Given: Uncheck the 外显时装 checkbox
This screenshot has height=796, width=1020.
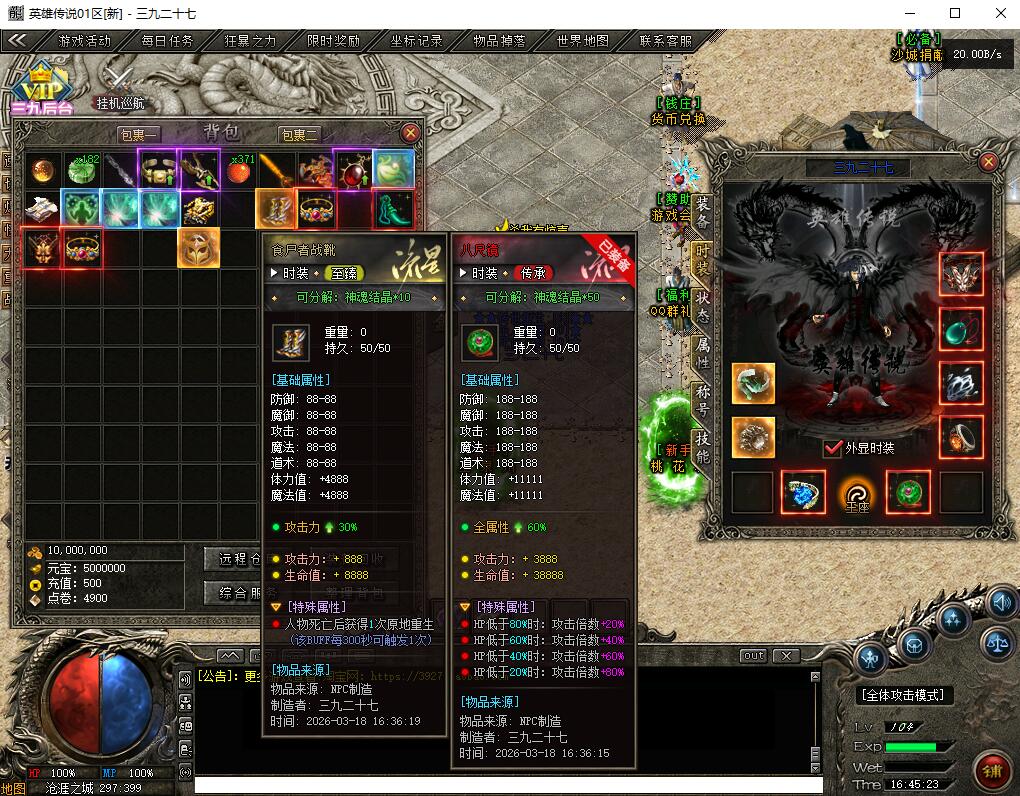Looking at the screenshot, I should click(x=832, y=448).
